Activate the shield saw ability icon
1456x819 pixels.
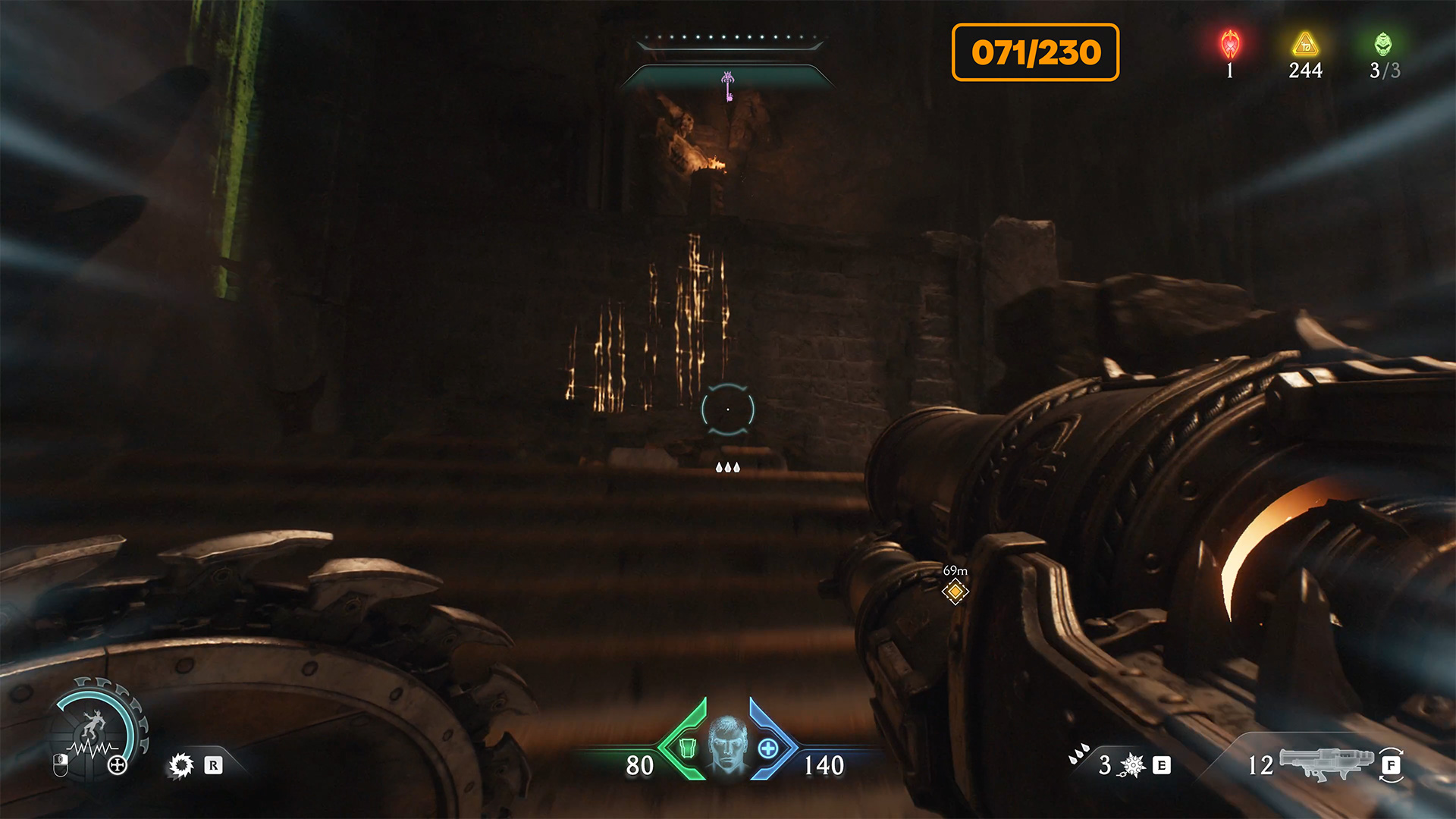[x=181, y=765]
